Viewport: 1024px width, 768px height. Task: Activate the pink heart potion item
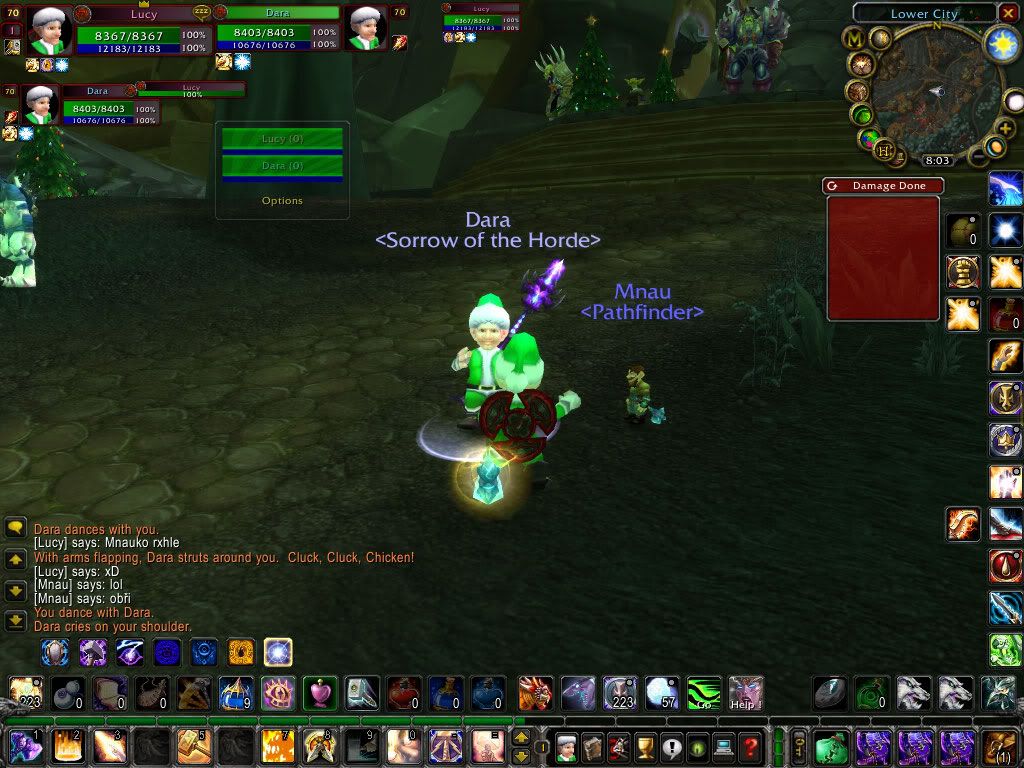point(320,692)
